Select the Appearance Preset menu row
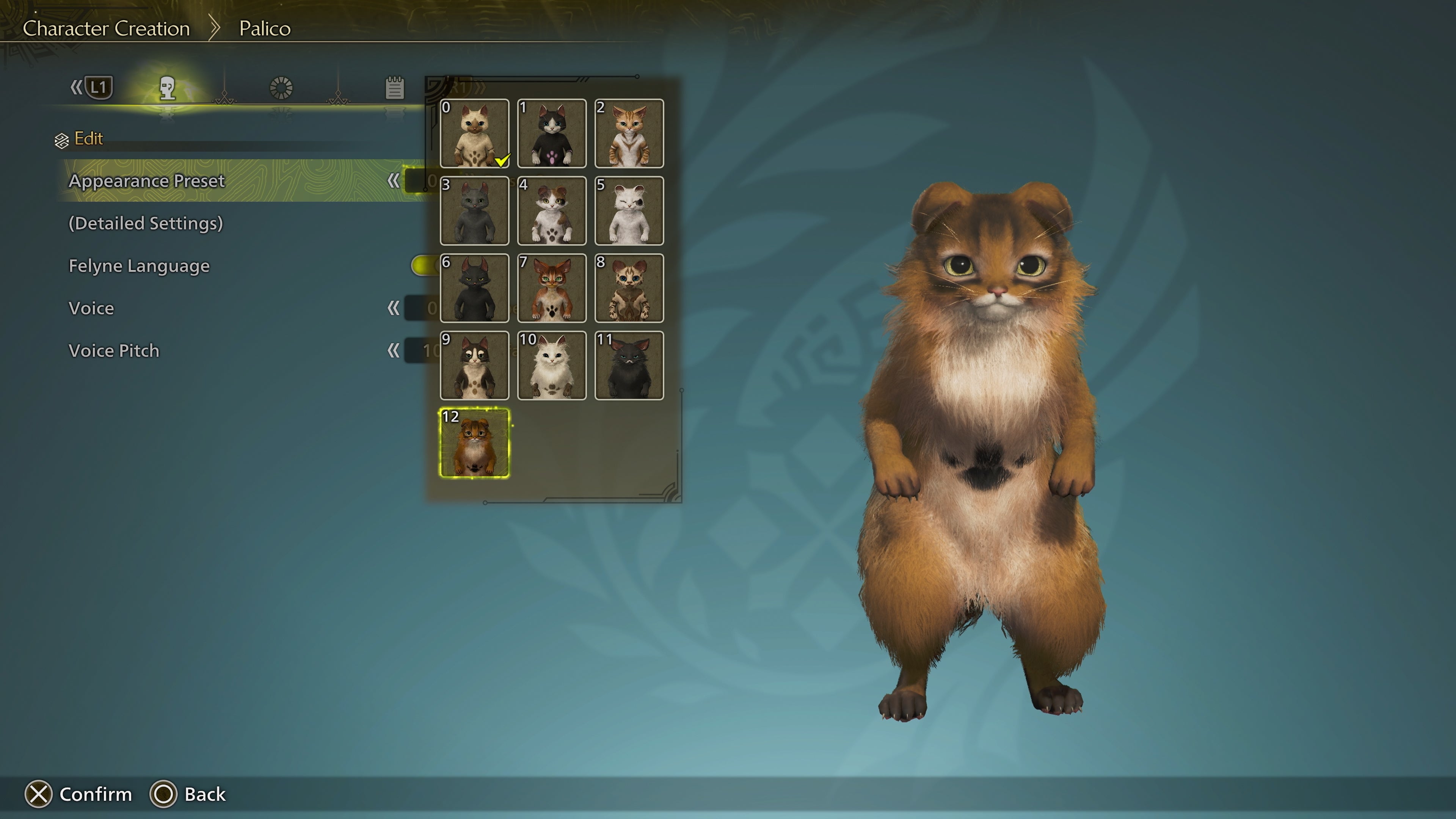 (x=147, y=181)
